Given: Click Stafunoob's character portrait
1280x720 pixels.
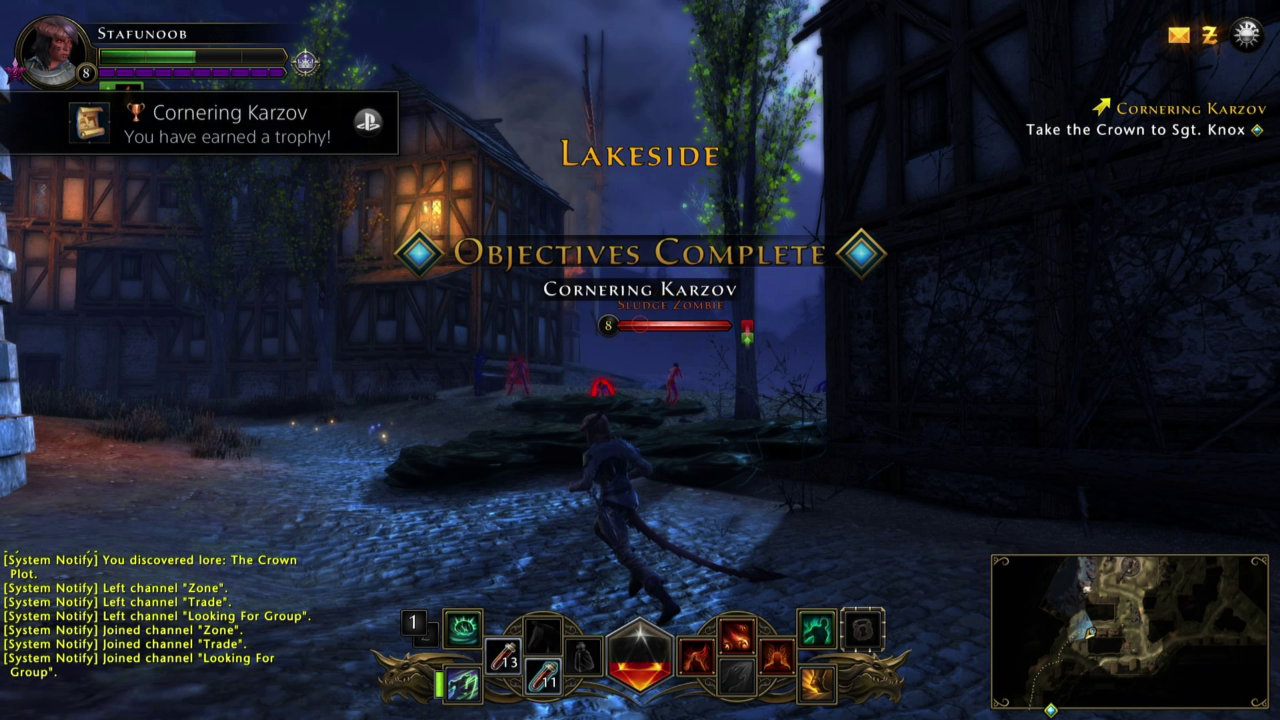Looking at the screenshot, I should 52,52.
